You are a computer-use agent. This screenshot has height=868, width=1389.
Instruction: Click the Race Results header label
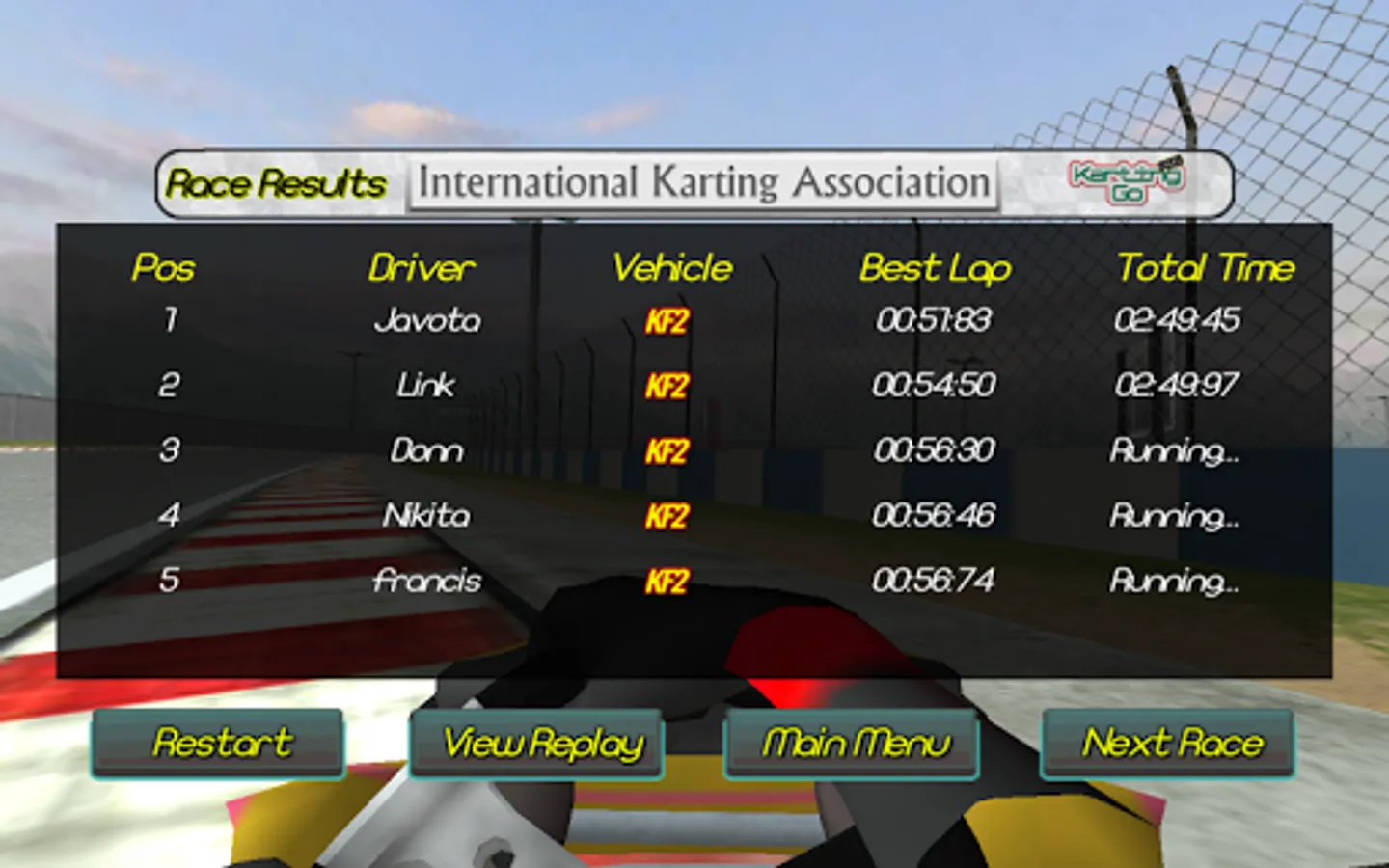click(x=276, y=183)
